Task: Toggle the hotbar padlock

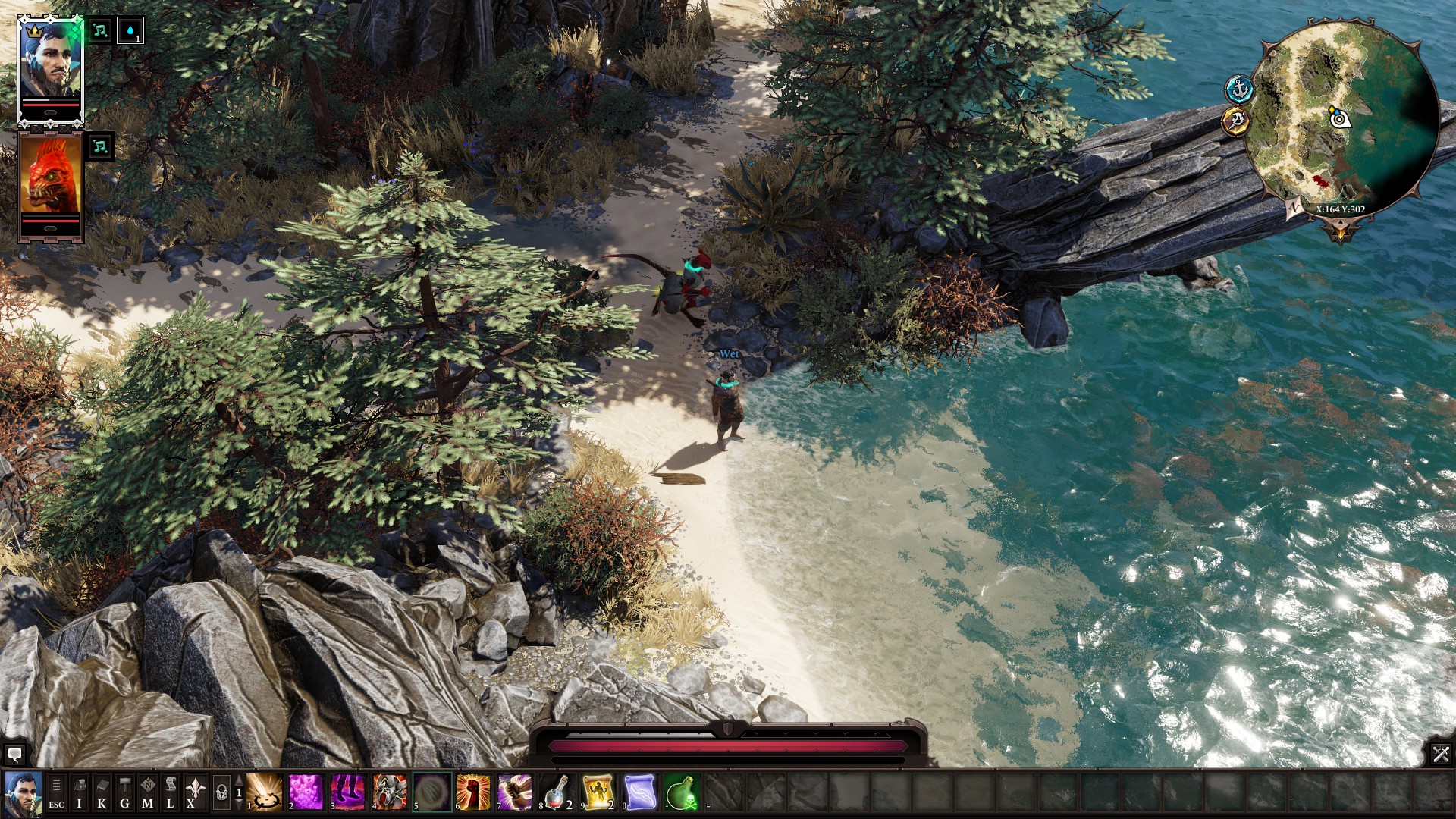Action: coord(221,793)
